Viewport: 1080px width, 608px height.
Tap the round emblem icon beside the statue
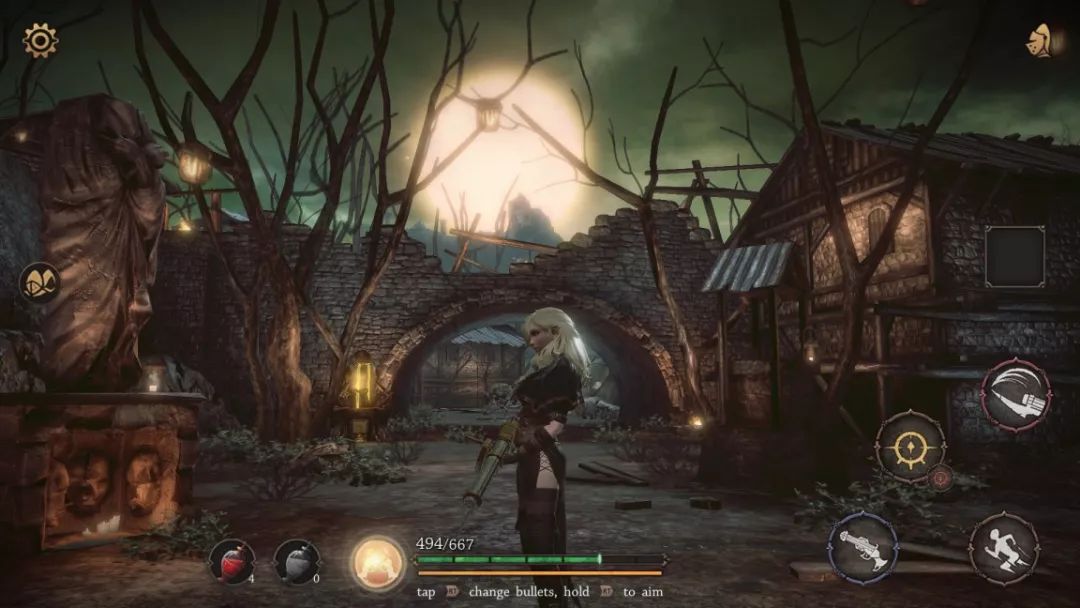pos(40,283)
